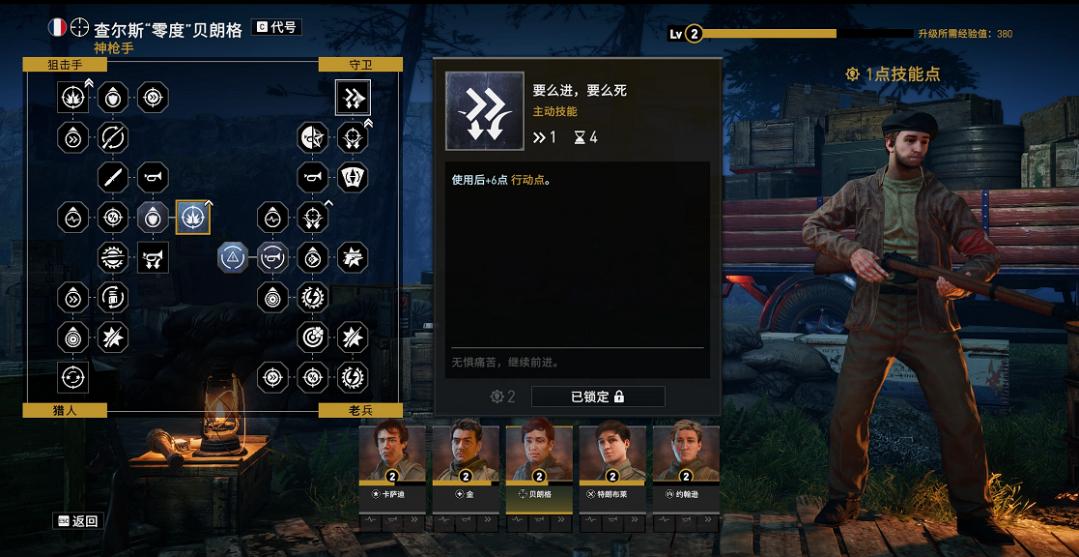Go back with the 返回 button
Viewport: 1079px width, 557px height.
tap(77, 521)
